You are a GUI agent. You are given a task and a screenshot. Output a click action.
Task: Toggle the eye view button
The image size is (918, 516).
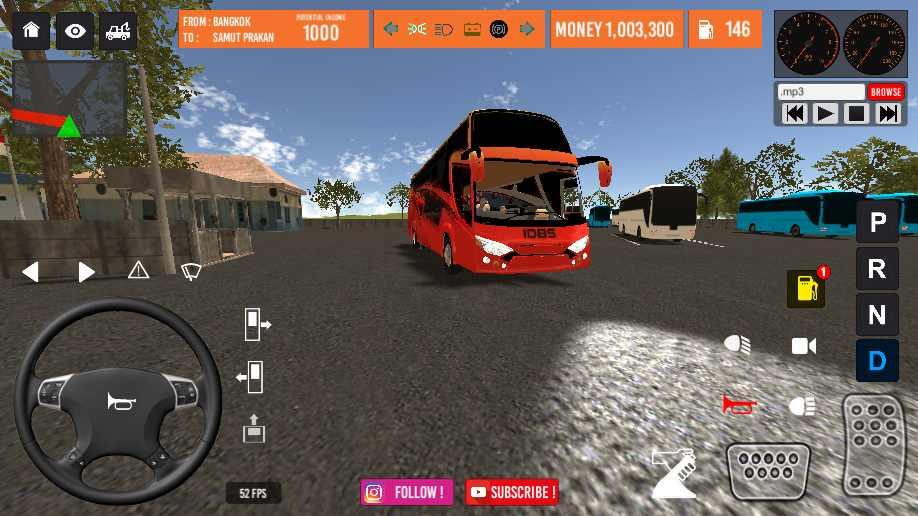pyautogui.click(x=75, y=31)
